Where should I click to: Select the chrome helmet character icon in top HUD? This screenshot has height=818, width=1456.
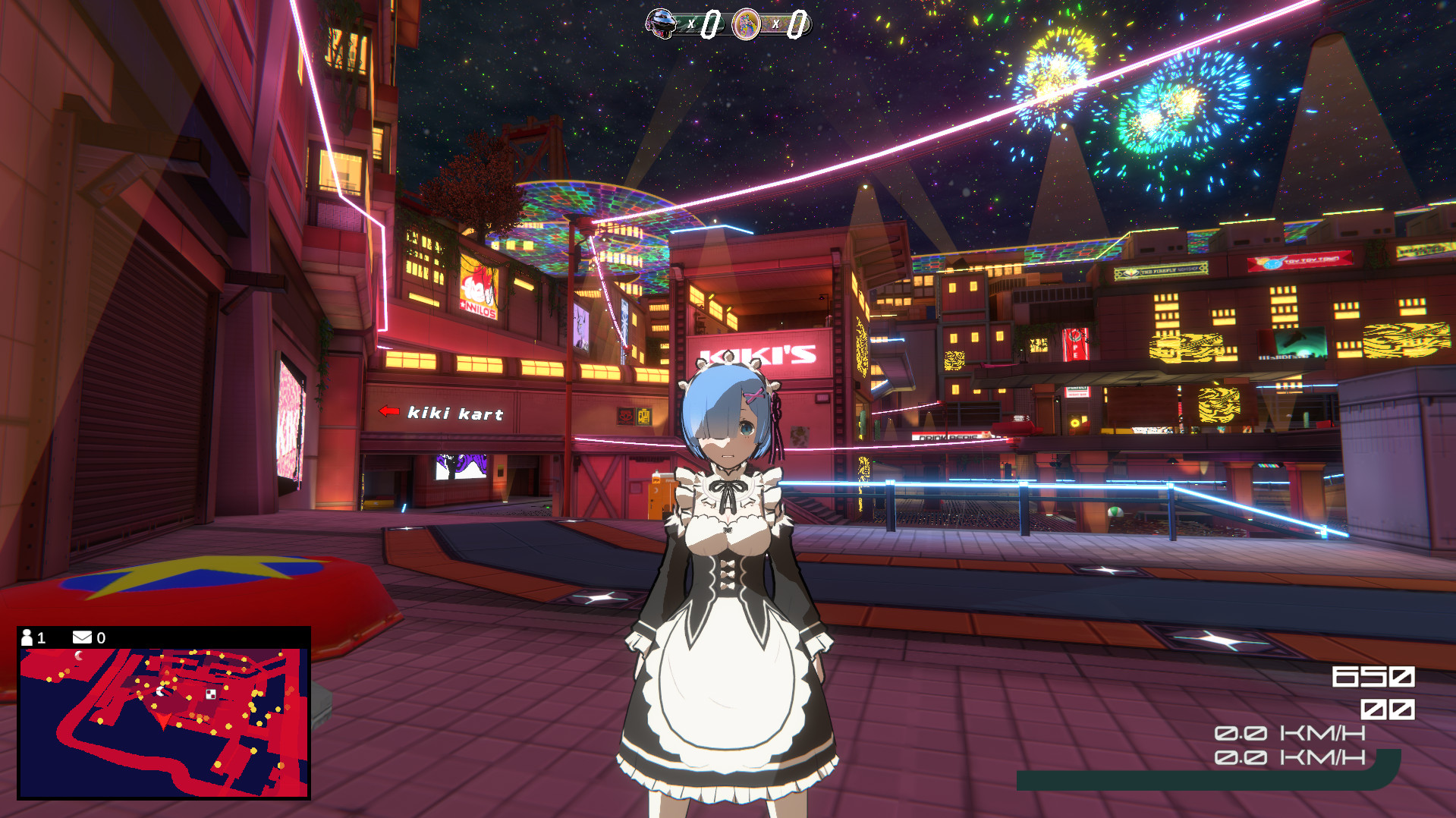(660, 23)
